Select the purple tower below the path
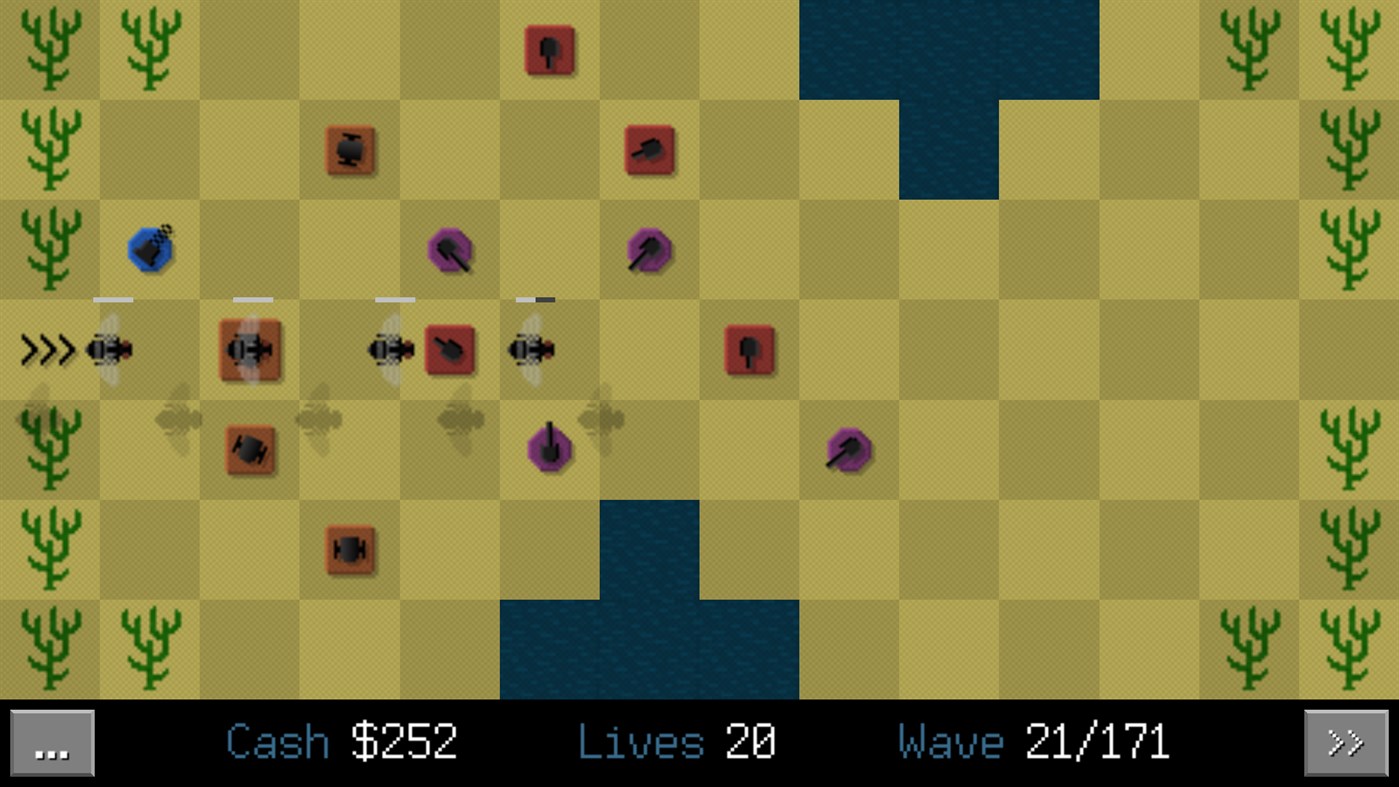Image resolution: width=1399 pixels, height=787 pixels. click(549, 450)
